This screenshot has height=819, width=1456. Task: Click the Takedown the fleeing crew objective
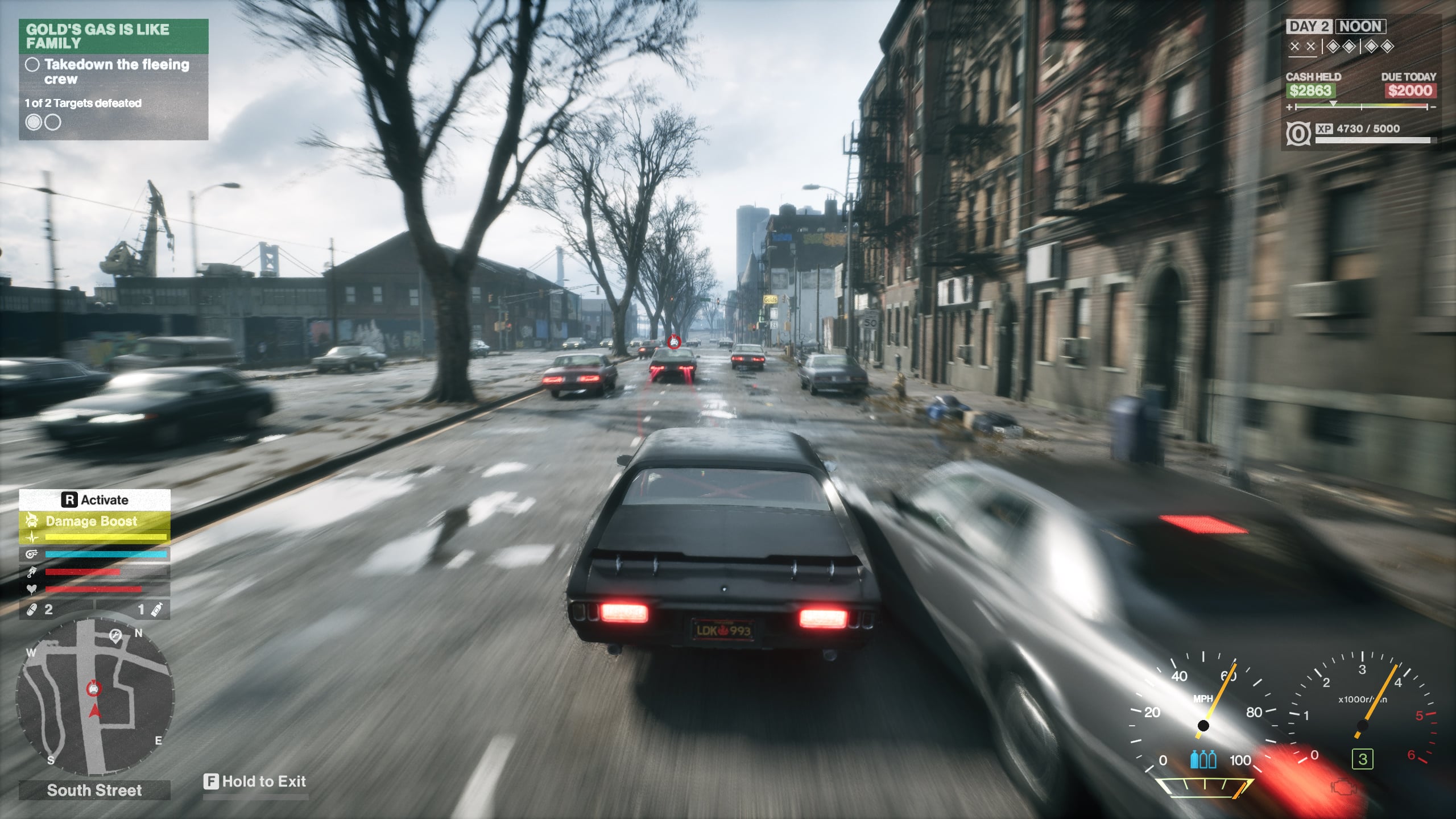[x=116, y=72]
